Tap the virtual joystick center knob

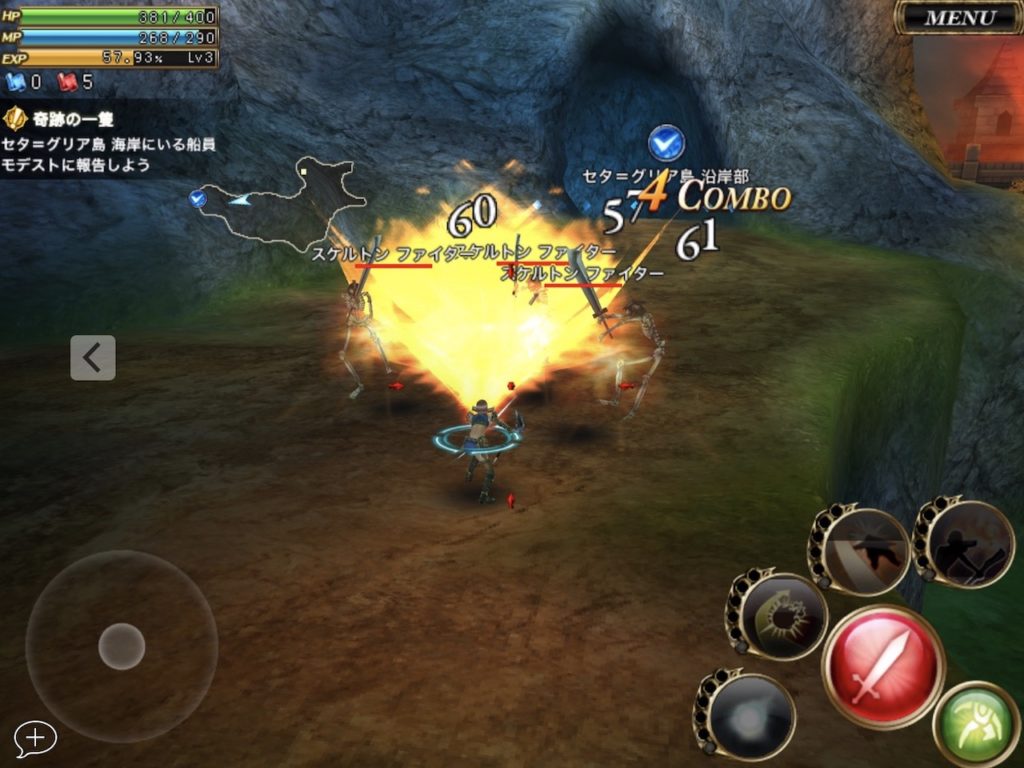[122, 646]
